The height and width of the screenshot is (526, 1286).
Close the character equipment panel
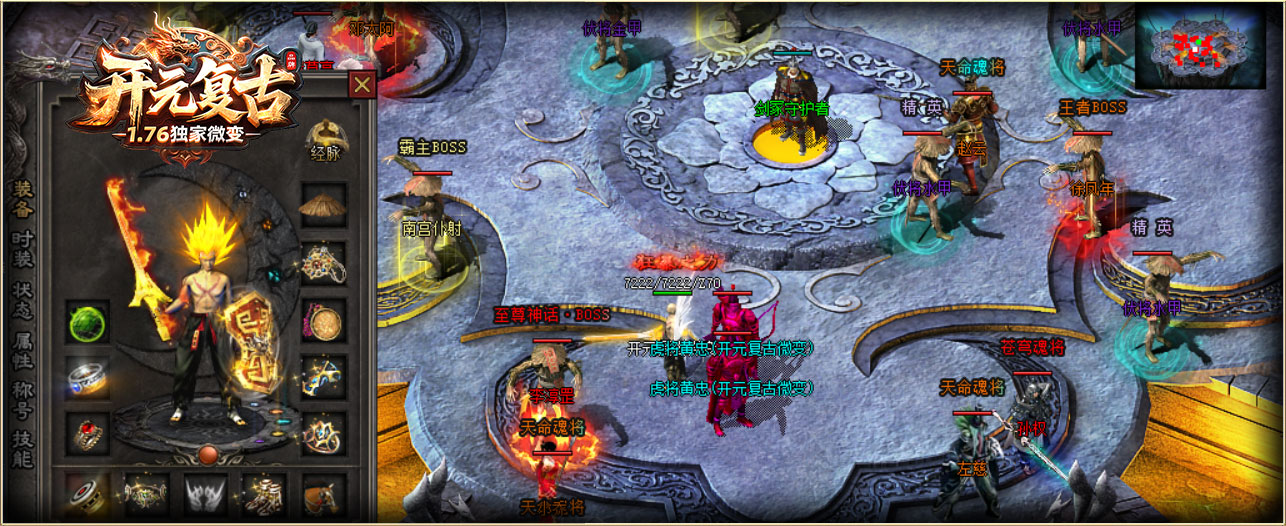pyautogui.click(x=362, y=85)
